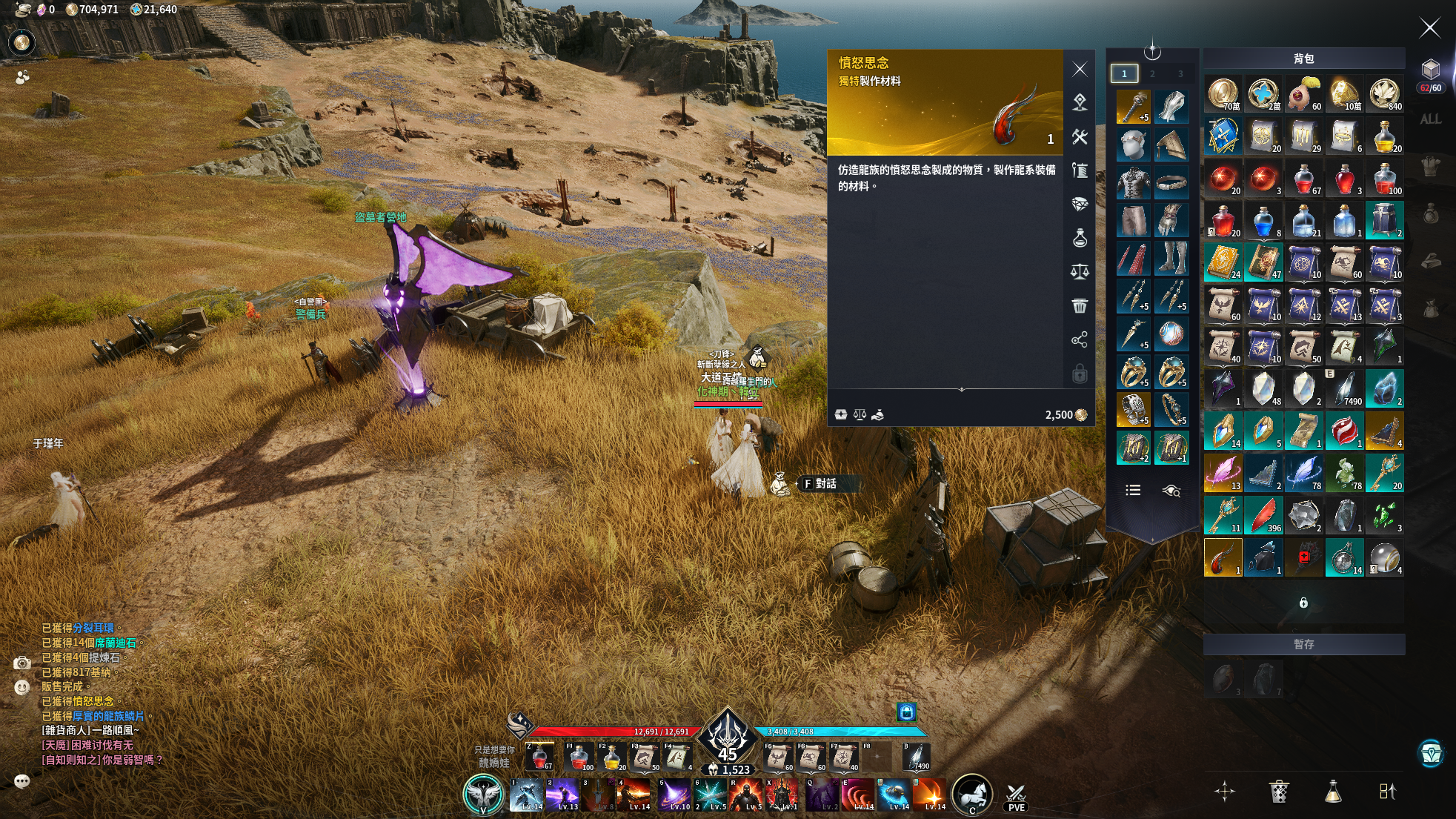The image size is (1456, 819).
Task: Open the crafting hammer-and-wrench tooltip action
Action: (1080, 137)
